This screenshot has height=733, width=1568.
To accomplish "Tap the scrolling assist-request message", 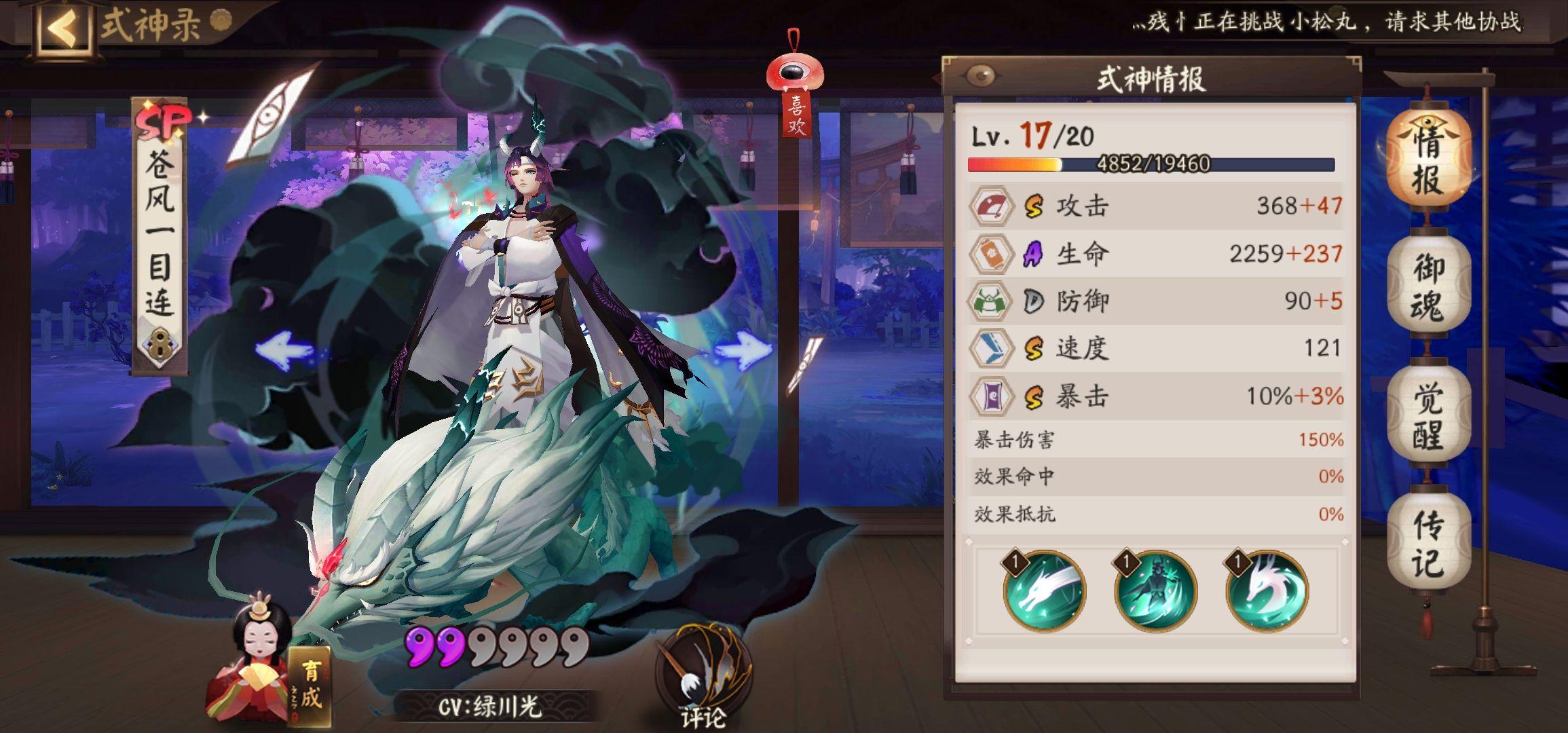I will (x=1327, y=22).
